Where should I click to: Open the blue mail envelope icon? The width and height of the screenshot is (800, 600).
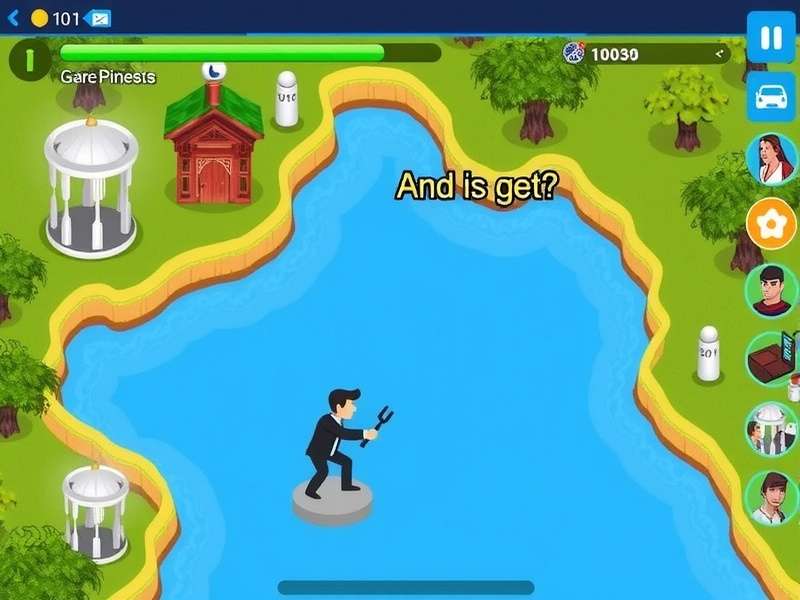pyautogui.click(x=98, y=18)
